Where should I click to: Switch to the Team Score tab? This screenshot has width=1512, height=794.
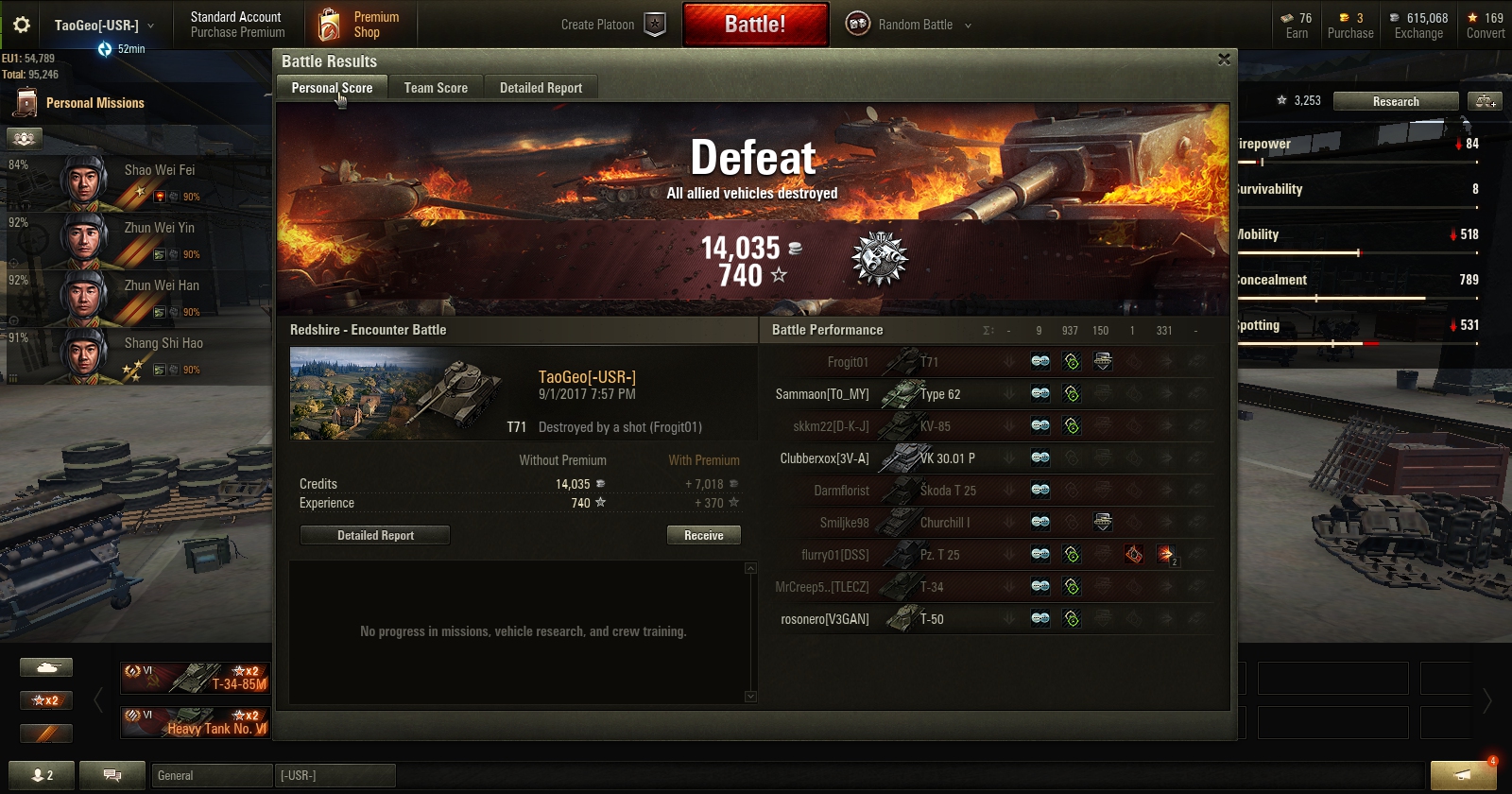(436, 88)
